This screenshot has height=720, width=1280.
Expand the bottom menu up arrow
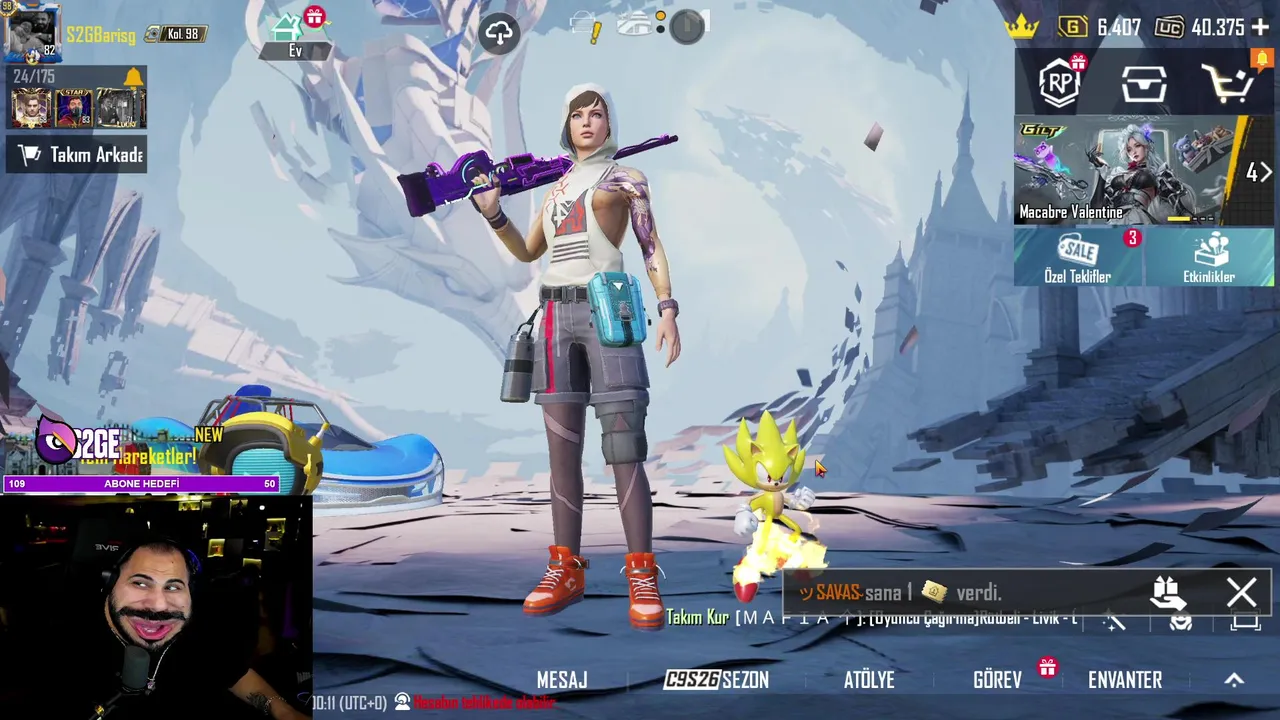pos(1234,680)
